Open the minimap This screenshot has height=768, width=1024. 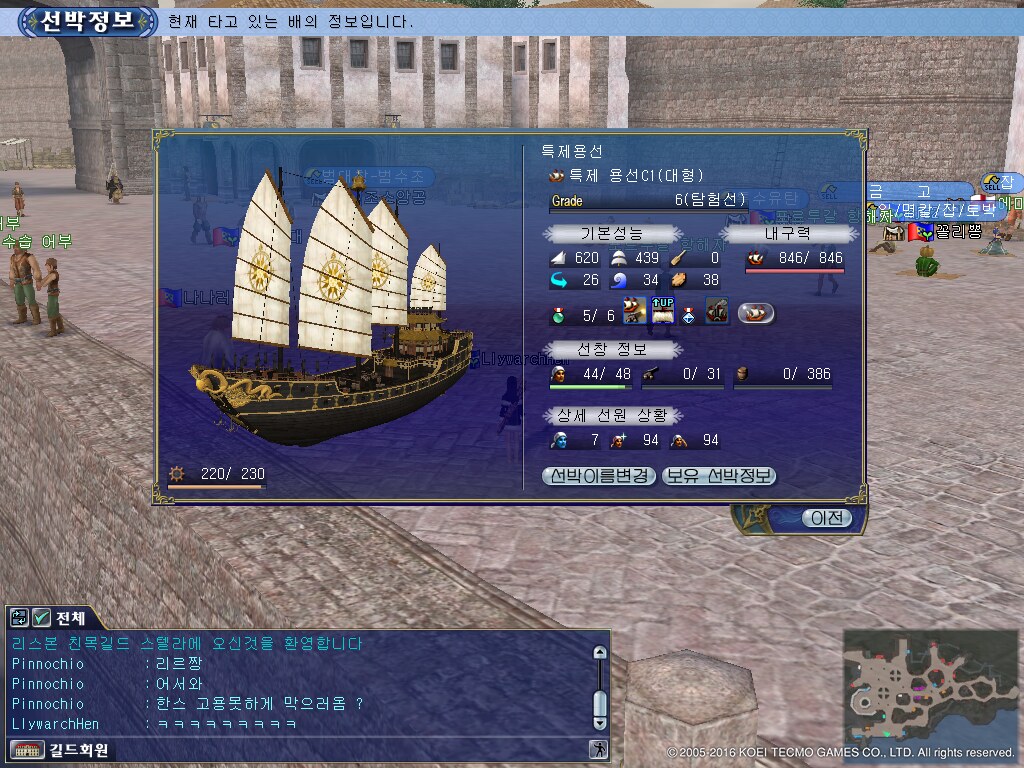tap(931, 686)
